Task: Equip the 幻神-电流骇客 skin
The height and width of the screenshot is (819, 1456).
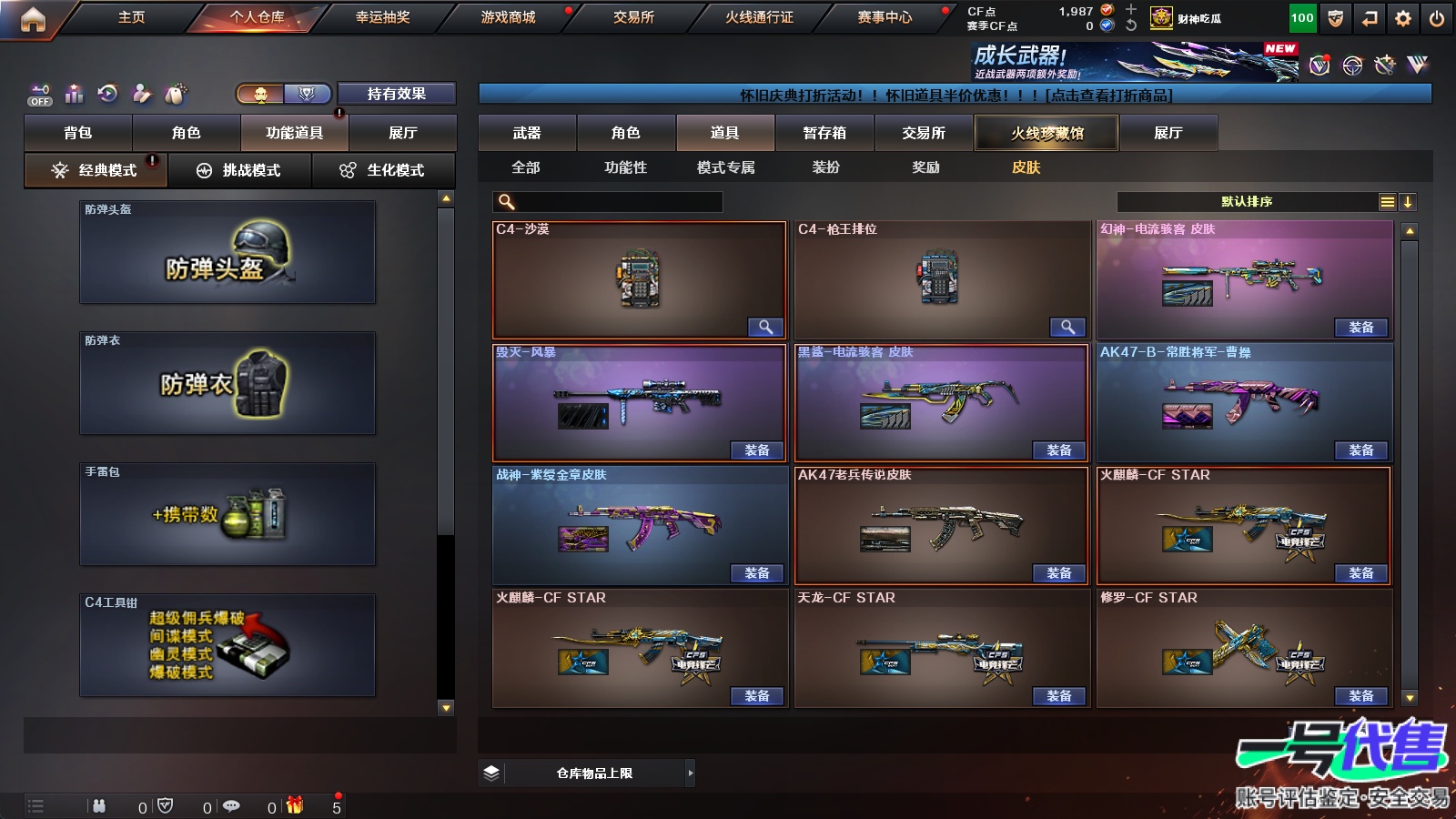Action: point(1361,328)
